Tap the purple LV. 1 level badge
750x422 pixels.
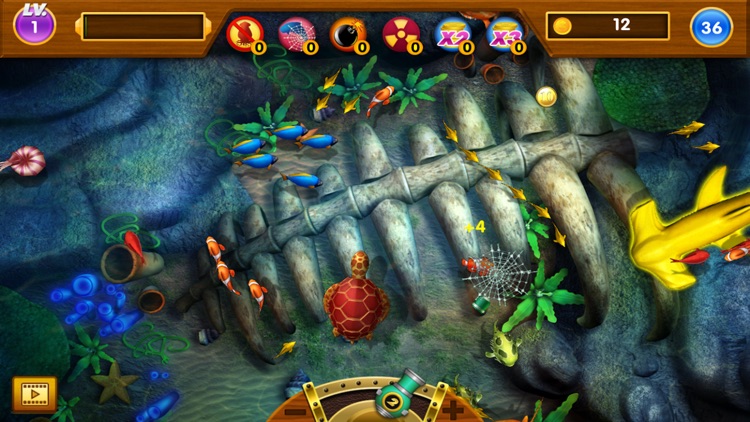click(x=34, y=25)
